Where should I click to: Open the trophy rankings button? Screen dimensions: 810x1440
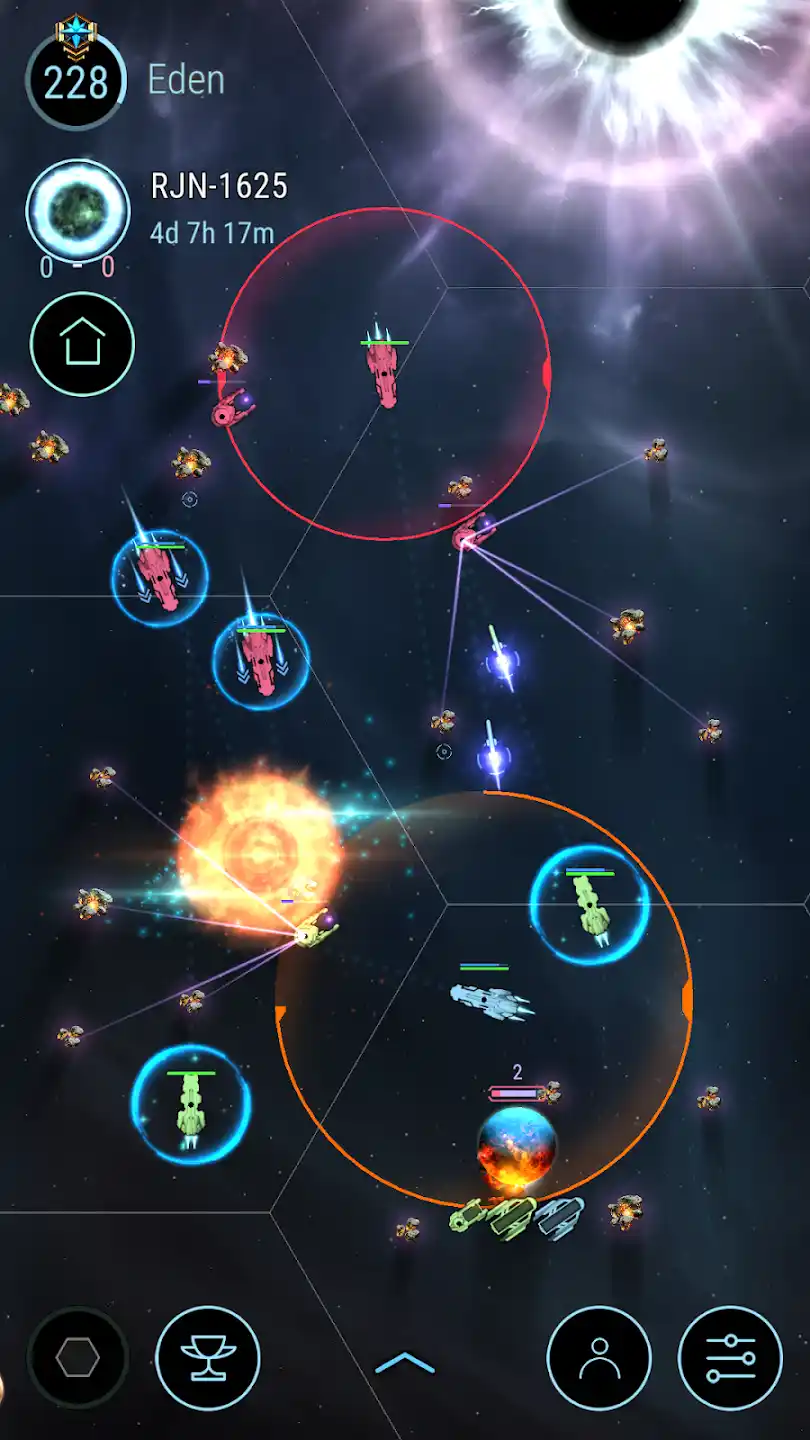tap(208, 1358)
